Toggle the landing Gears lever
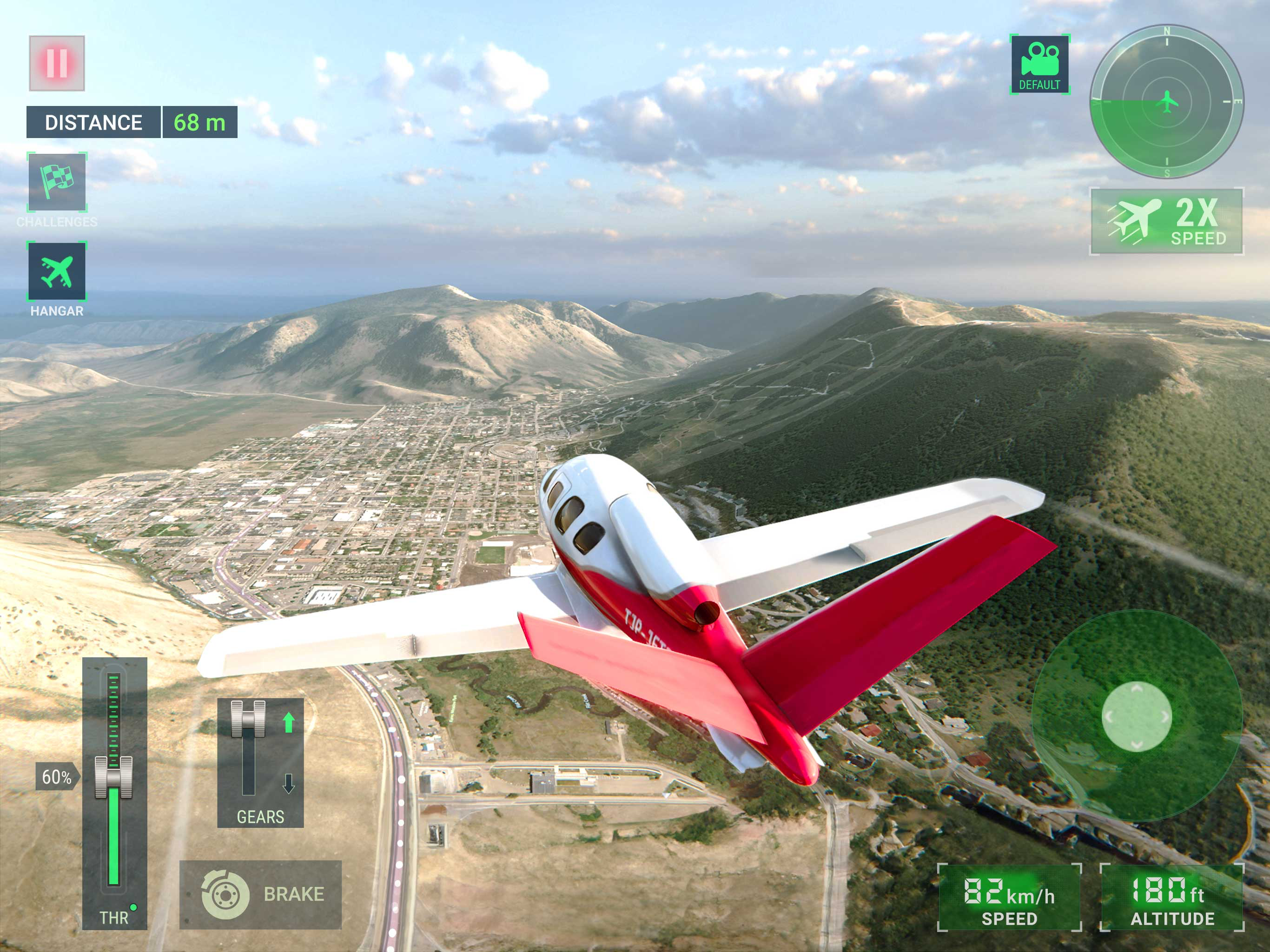Image resolution: width=1270 pixels, height=952 pixels. (x=248, y=719)
